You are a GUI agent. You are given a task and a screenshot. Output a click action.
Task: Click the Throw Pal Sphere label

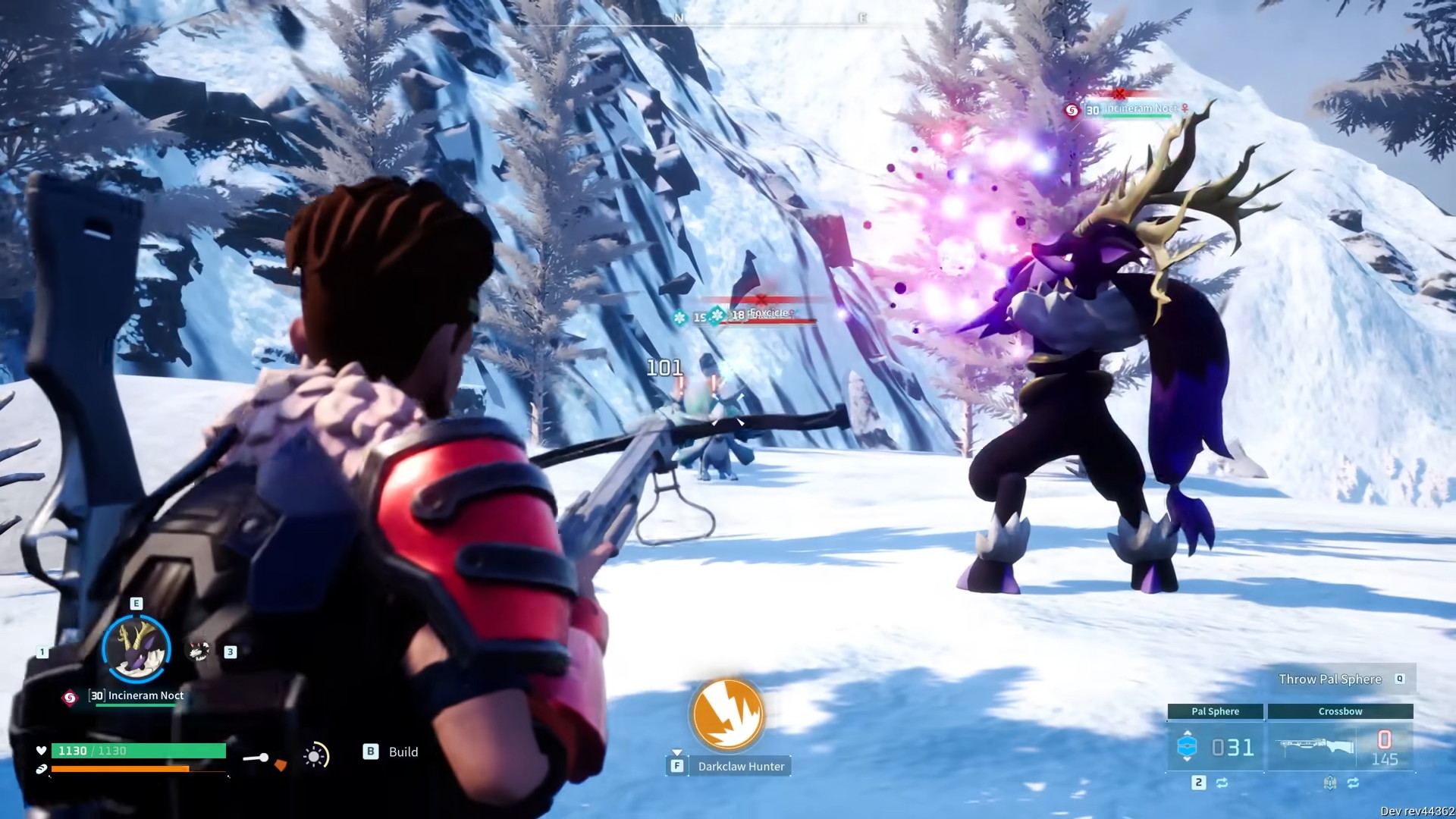pyautogui.click(x=1330, y=679)
